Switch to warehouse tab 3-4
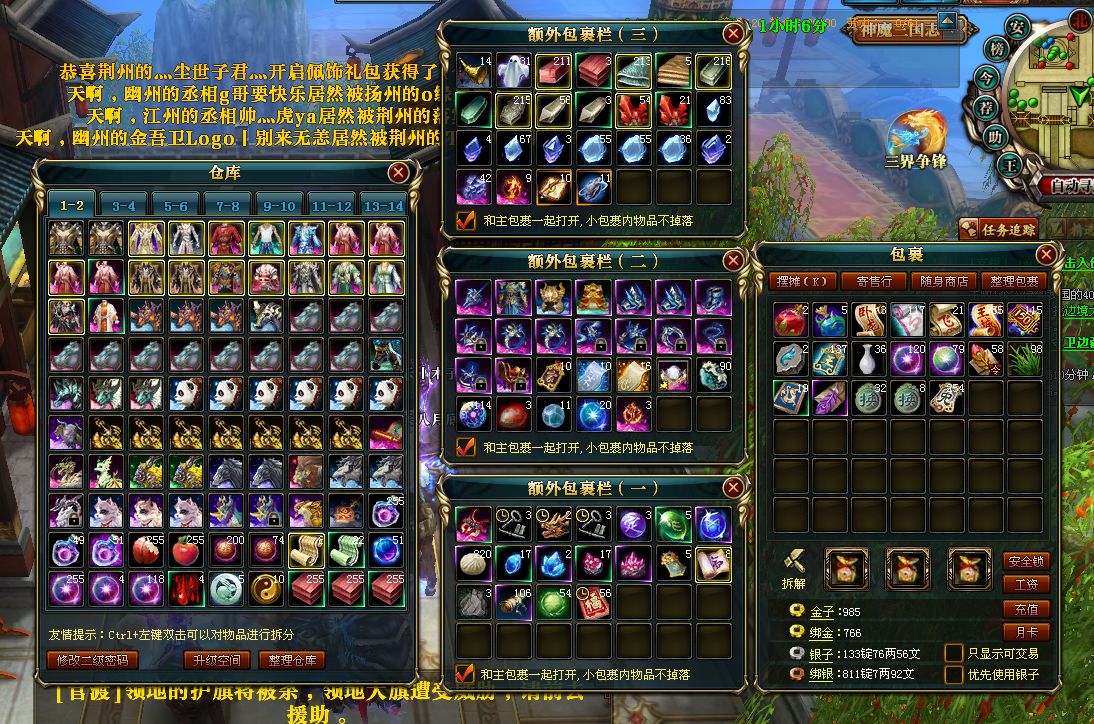Screen dimensions: 1094x724 click(x=123, y=205)
